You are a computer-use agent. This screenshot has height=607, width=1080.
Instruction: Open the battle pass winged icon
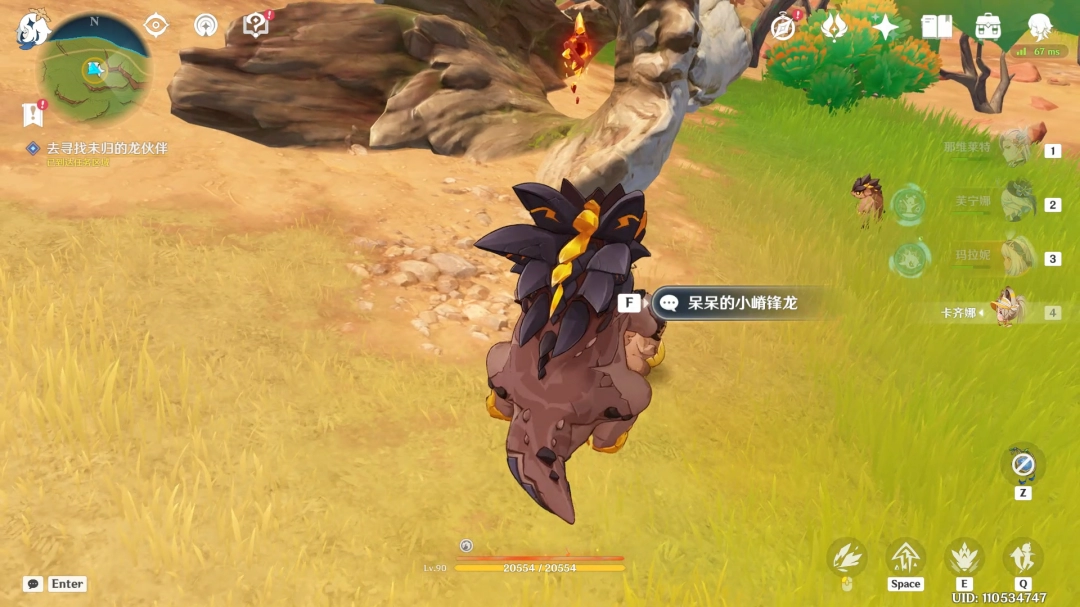pos(834,27)
